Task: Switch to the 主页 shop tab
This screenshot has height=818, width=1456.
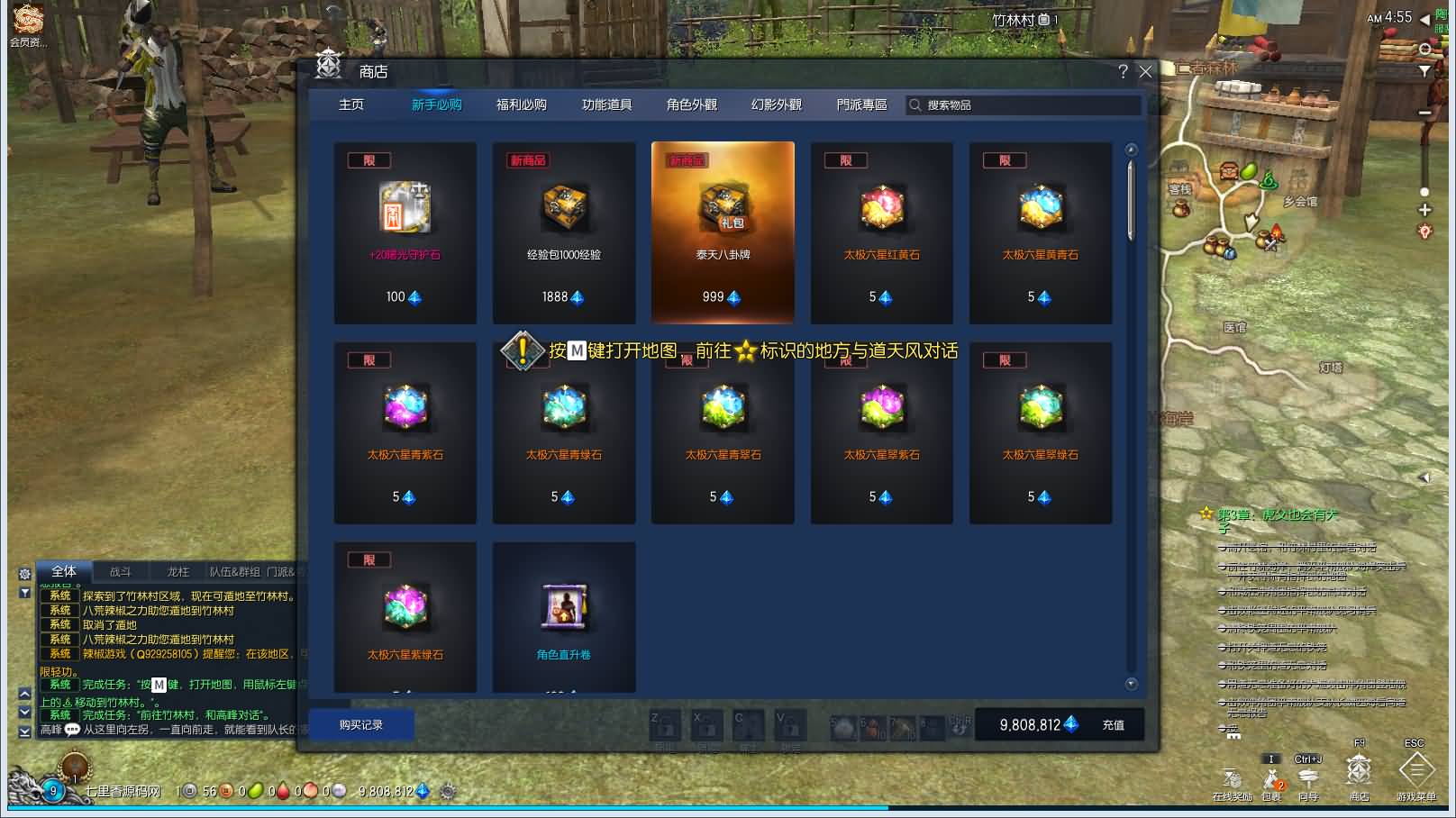Action: (x=351, y=105)
